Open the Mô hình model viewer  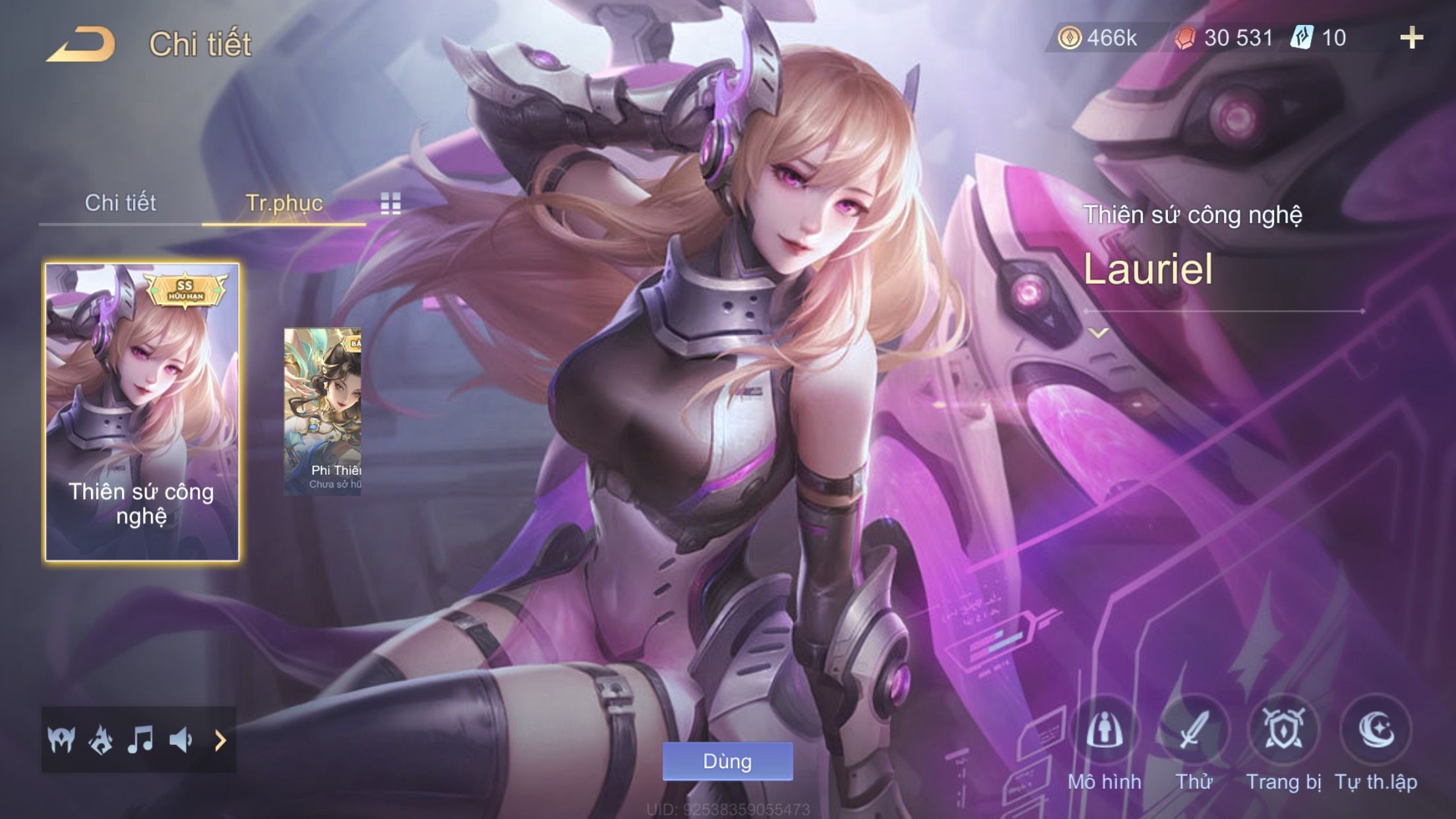[1105, 732]
